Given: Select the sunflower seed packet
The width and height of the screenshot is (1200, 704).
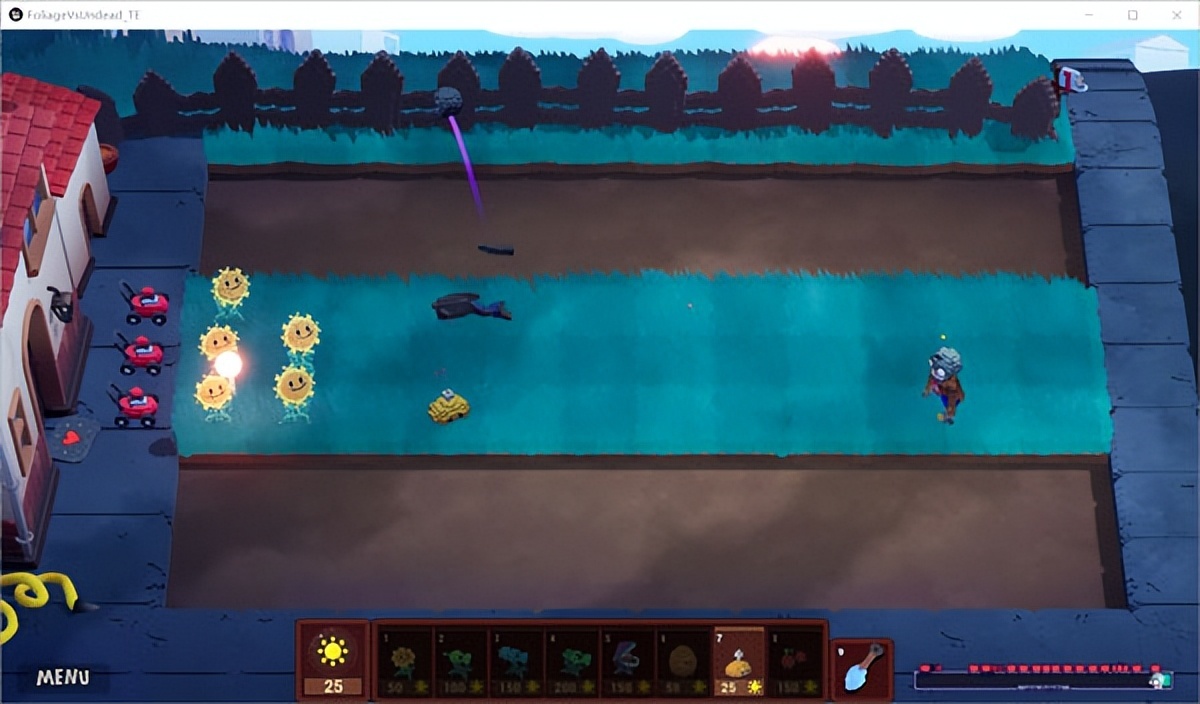Looking at the screenshot, I should pos(403,662).
